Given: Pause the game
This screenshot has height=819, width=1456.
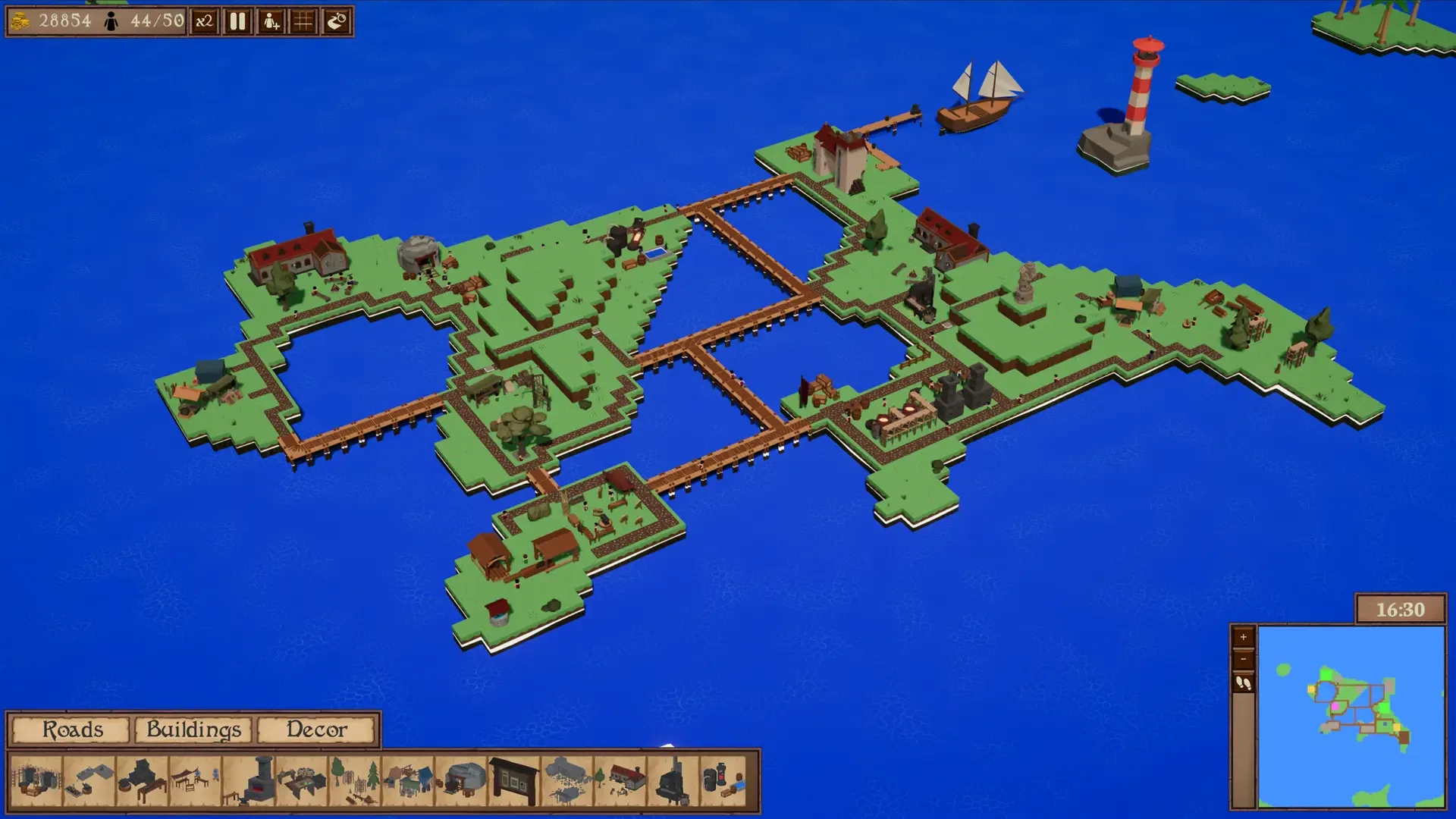Looking at the screenshot, I should [237, 22].
